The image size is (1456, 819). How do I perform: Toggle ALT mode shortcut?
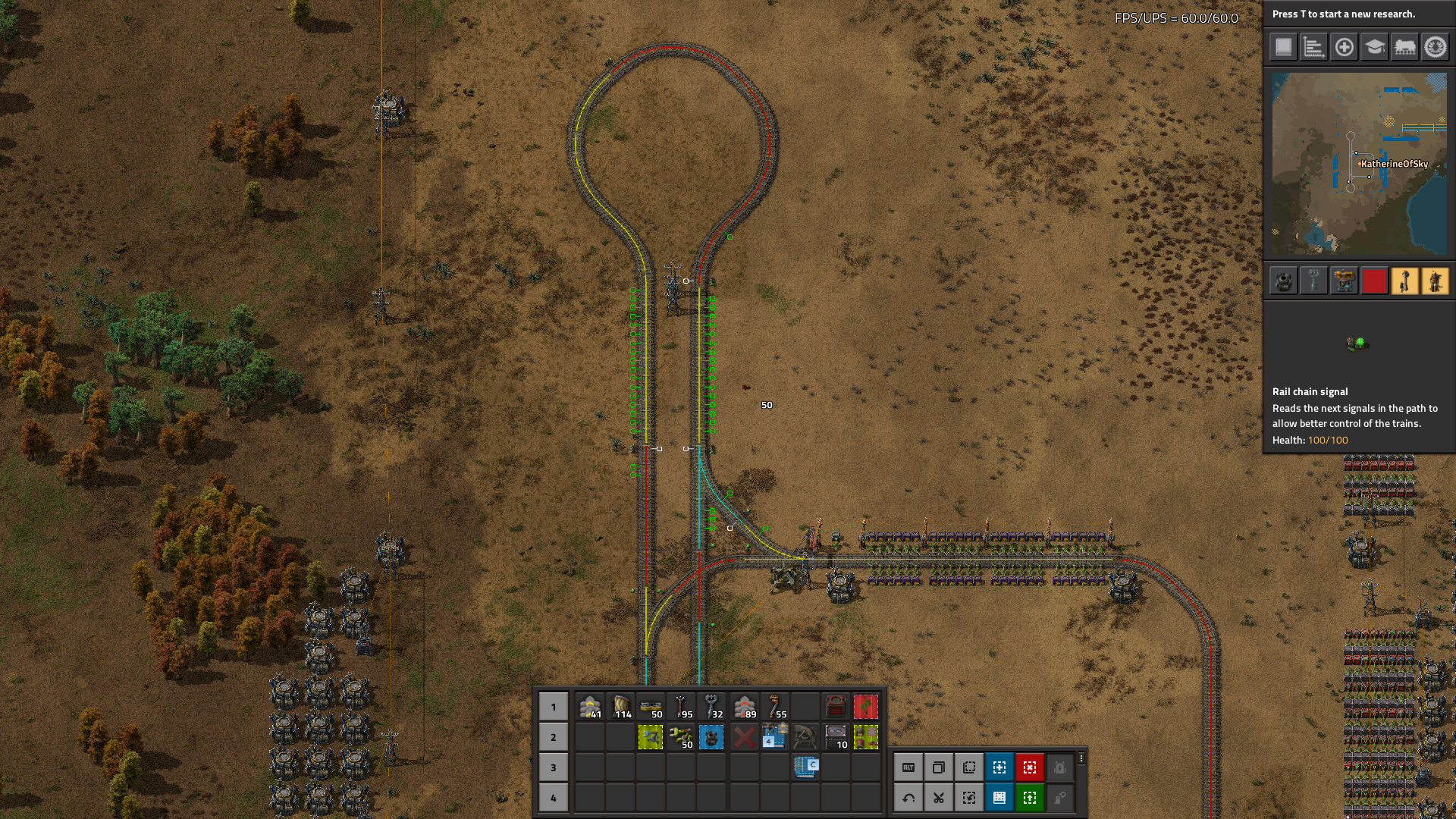[908, 767]
